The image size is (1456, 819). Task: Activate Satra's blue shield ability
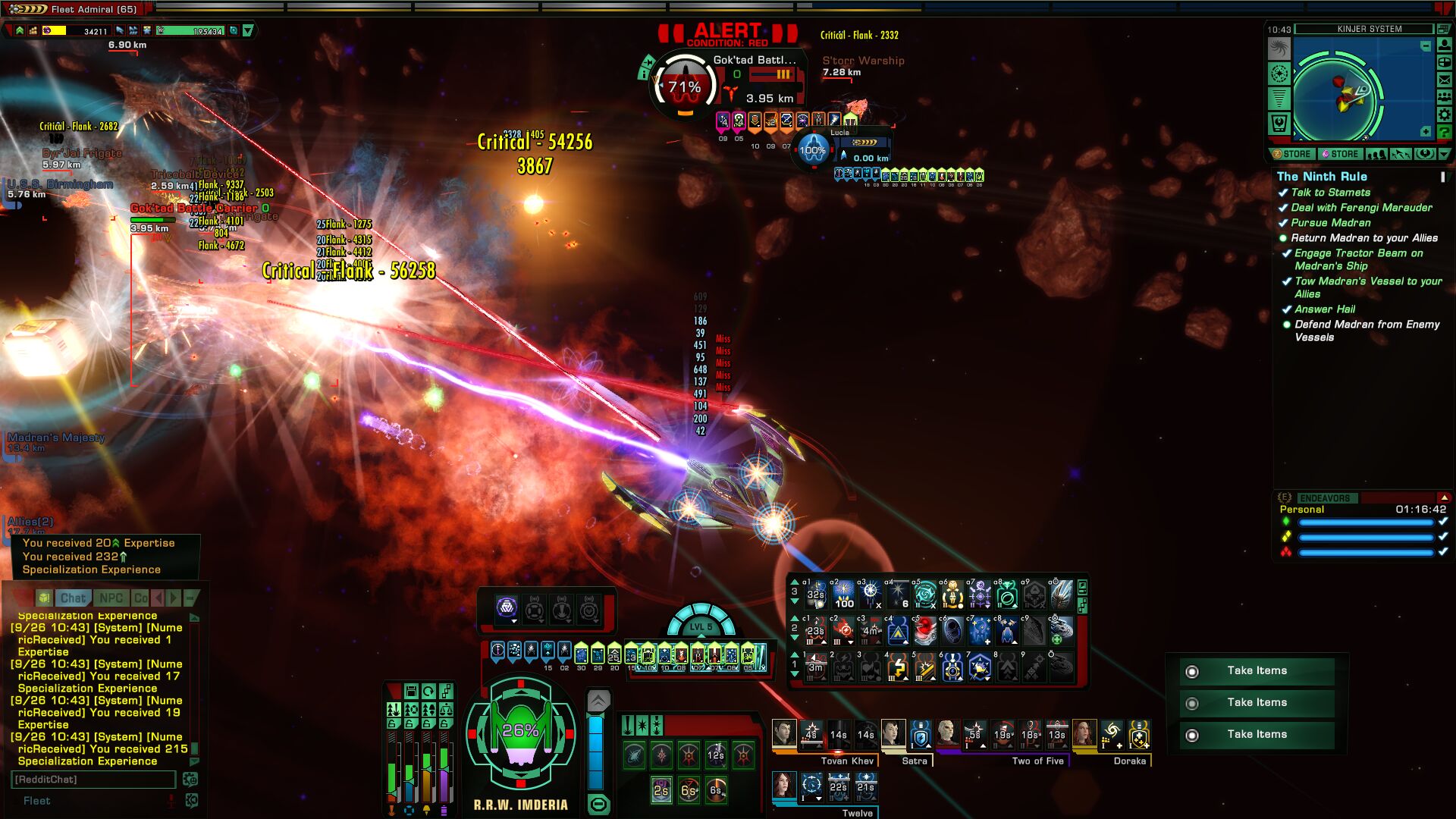(921, 734)
